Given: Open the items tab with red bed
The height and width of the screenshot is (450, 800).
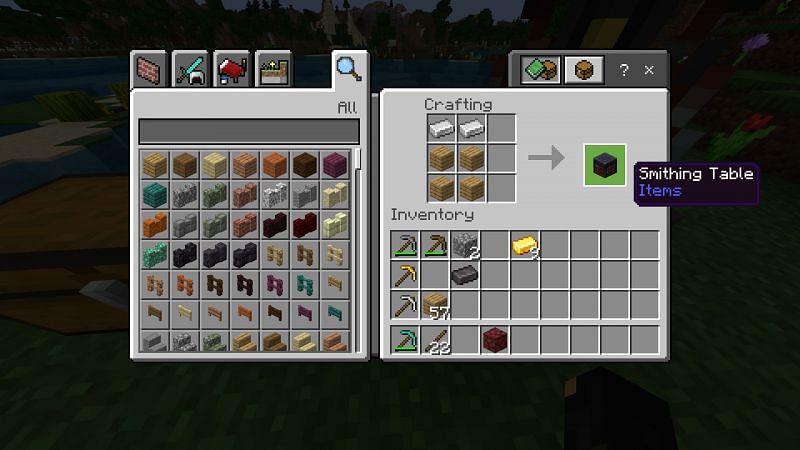Looking at the screenshot, I should pyautogui.click(x=231, y=70).
